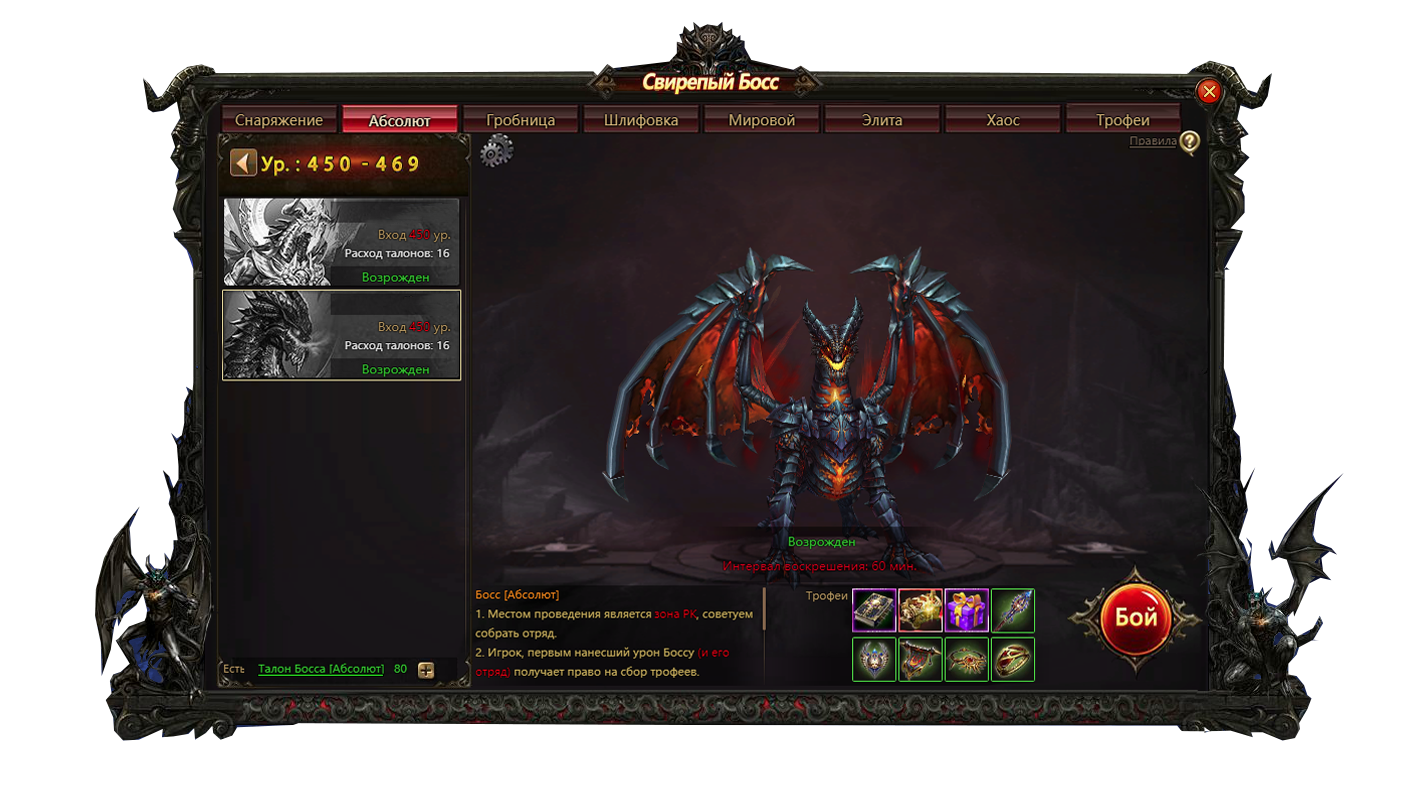Open the Правила rules link
Image resolution: width=1409 pixels, height=807 pixels.
tap(1152, 141)
